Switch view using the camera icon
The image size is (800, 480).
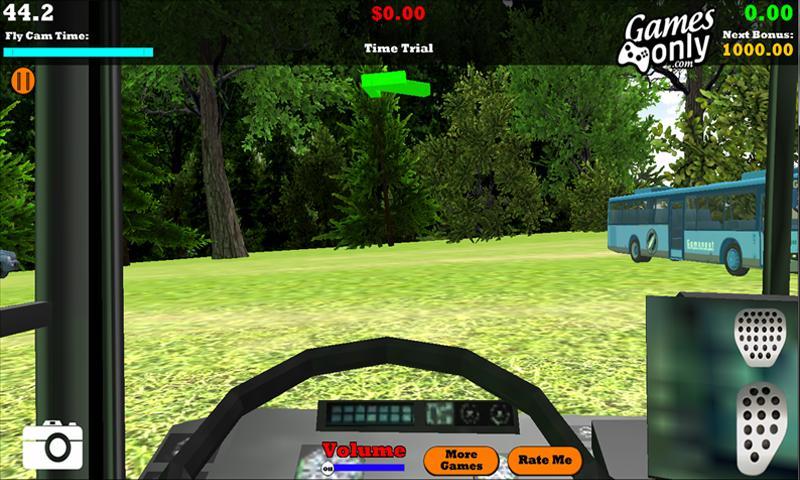pos(52,445)
